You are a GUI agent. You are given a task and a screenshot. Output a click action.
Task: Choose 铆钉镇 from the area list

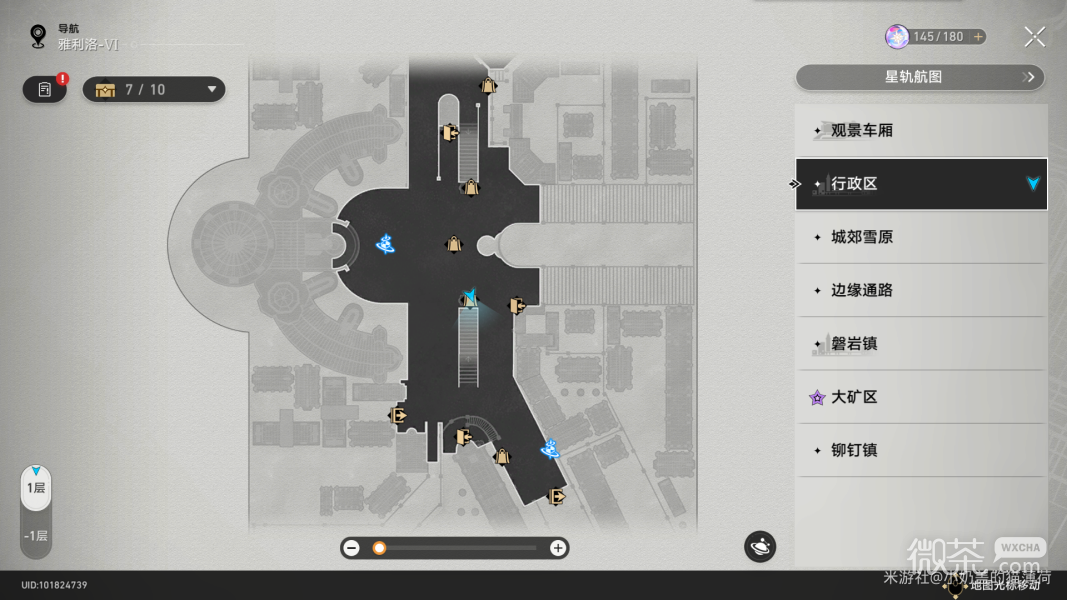pos(921,450)
